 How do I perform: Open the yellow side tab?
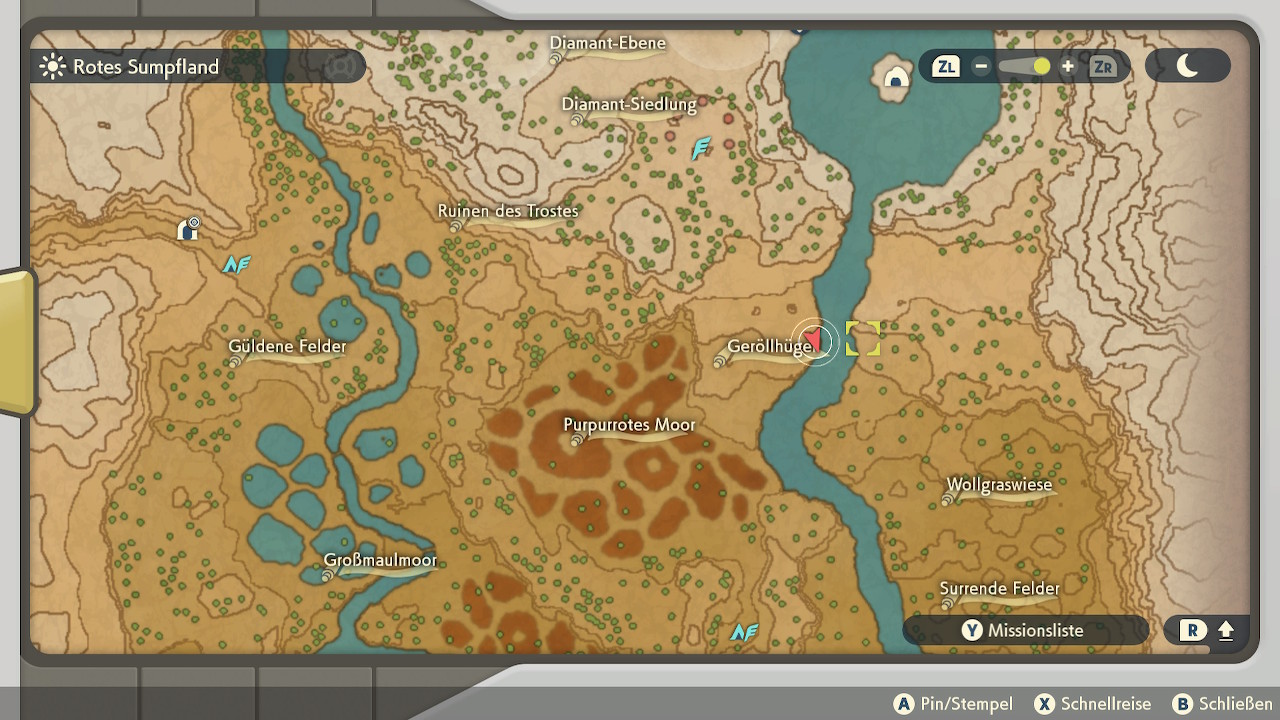17,341
